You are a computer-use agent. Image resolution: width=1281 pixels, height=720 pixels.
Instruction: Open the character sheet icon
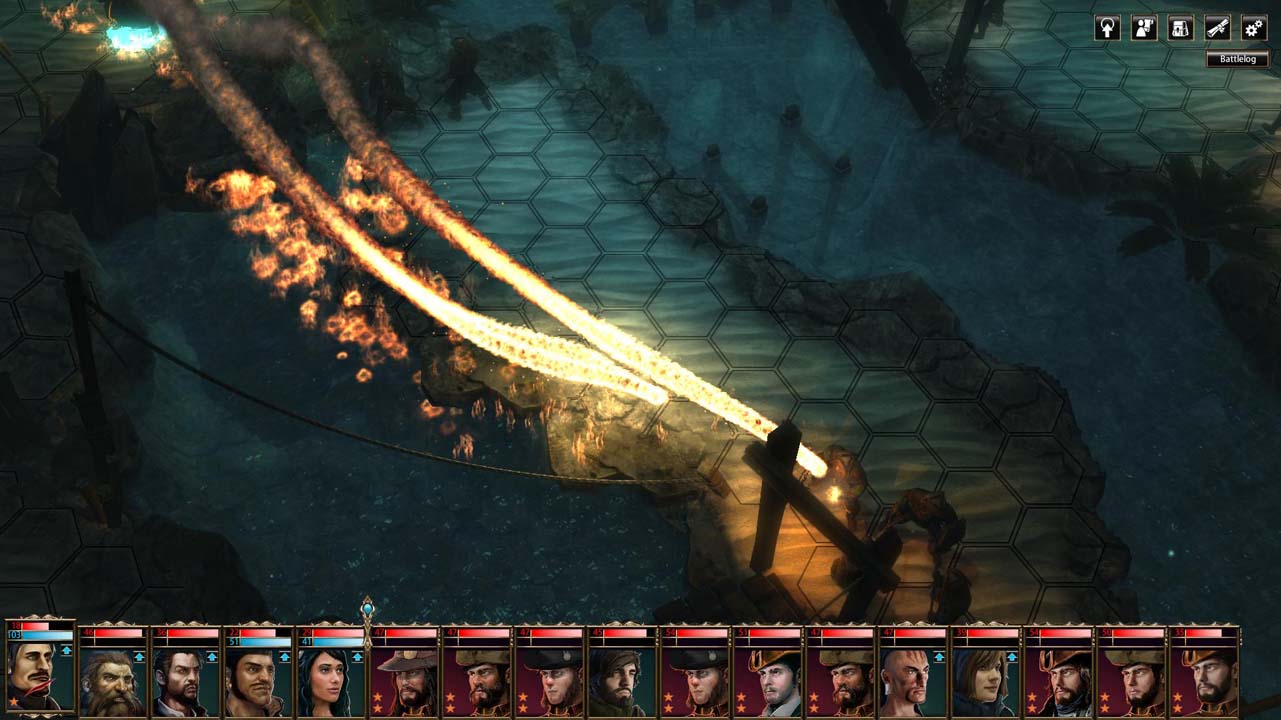pyautogui.click(x=1144, y=28)
